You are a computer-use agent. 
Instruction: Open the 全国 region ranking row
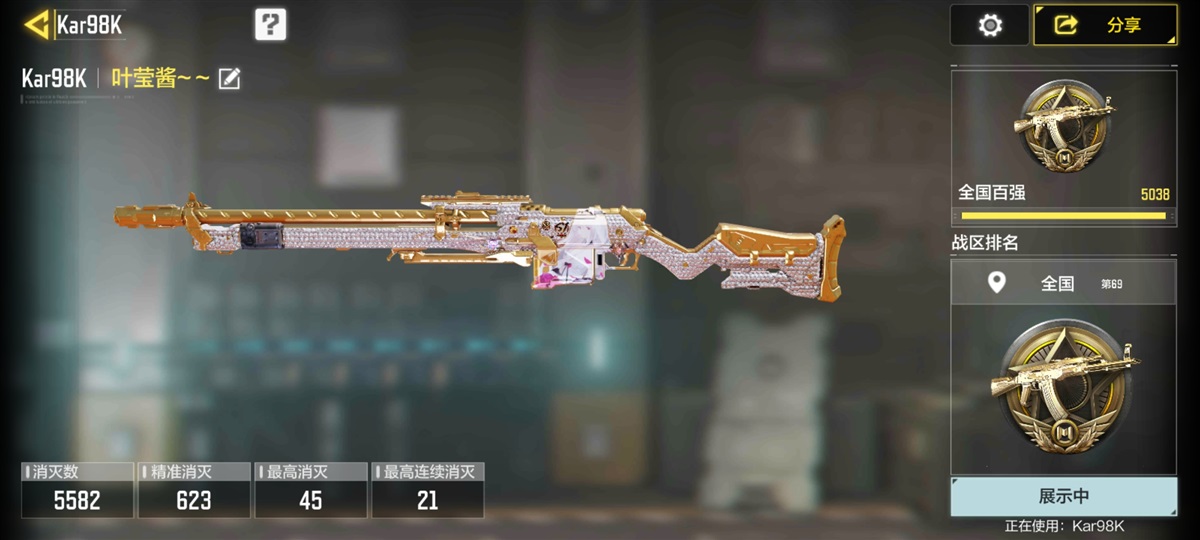tap(1062, 284)
